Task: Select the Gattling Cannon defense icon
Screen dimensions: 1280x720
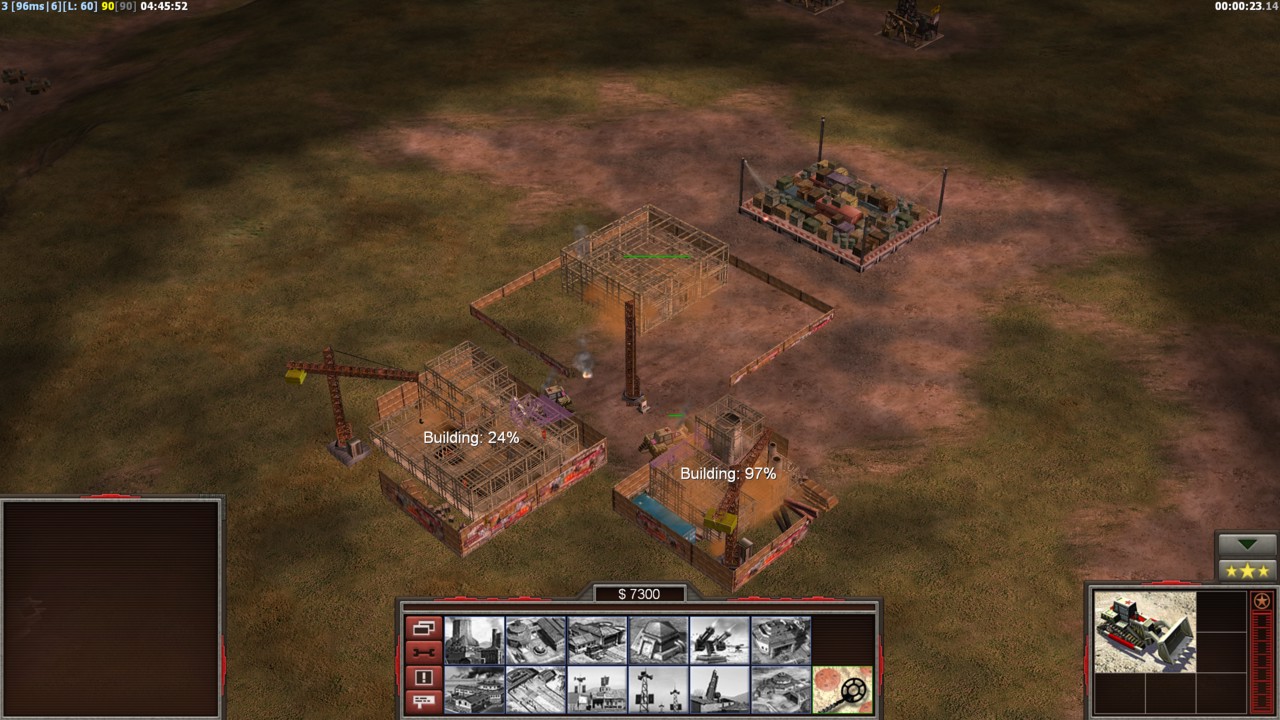Action: 720,640
